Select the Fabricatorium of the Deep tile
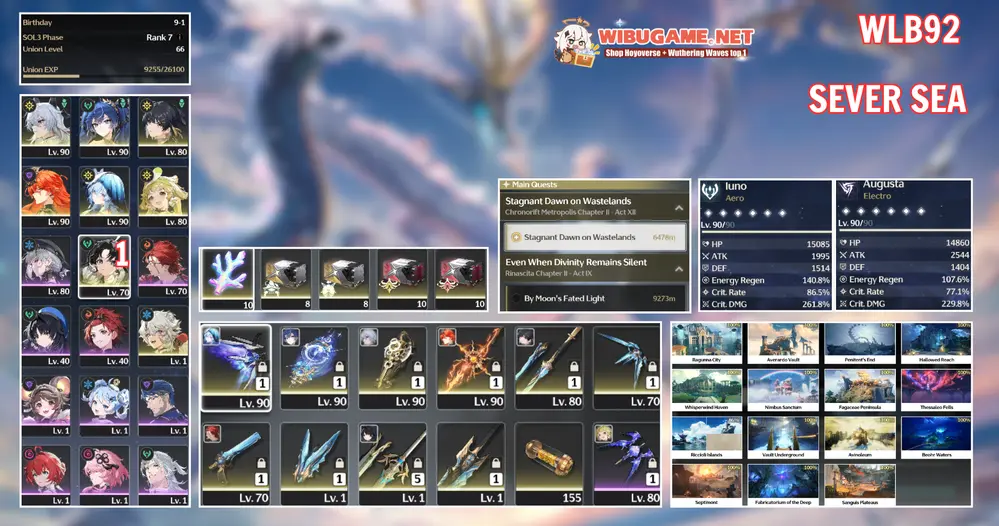The image size is (999, 526). point(783,482)
